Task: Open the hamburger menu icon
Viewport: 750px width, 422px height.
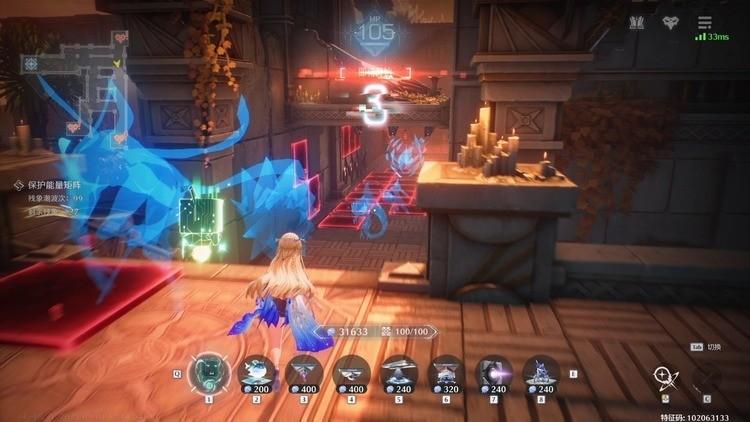Action: 705,22
